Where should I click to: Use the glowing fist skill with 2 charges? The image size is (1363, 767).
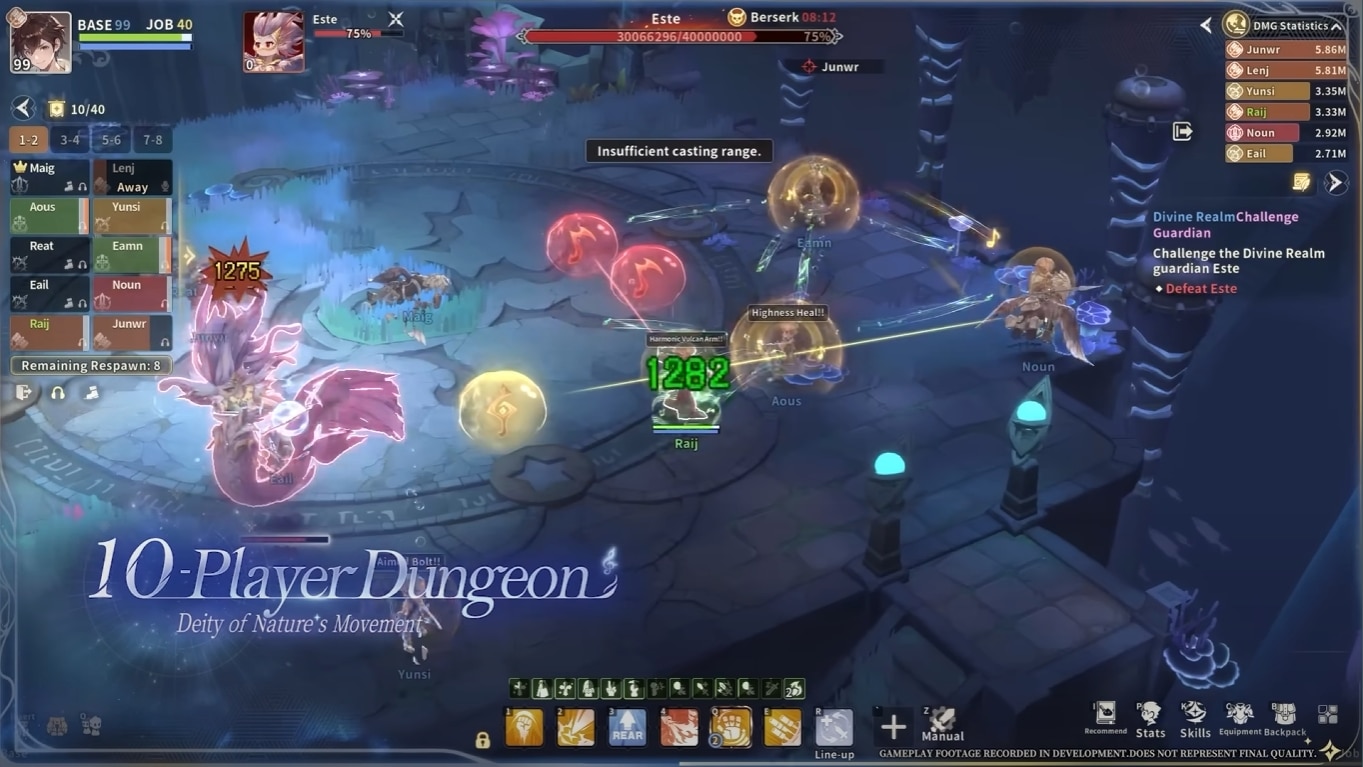(x=731, y=727)
